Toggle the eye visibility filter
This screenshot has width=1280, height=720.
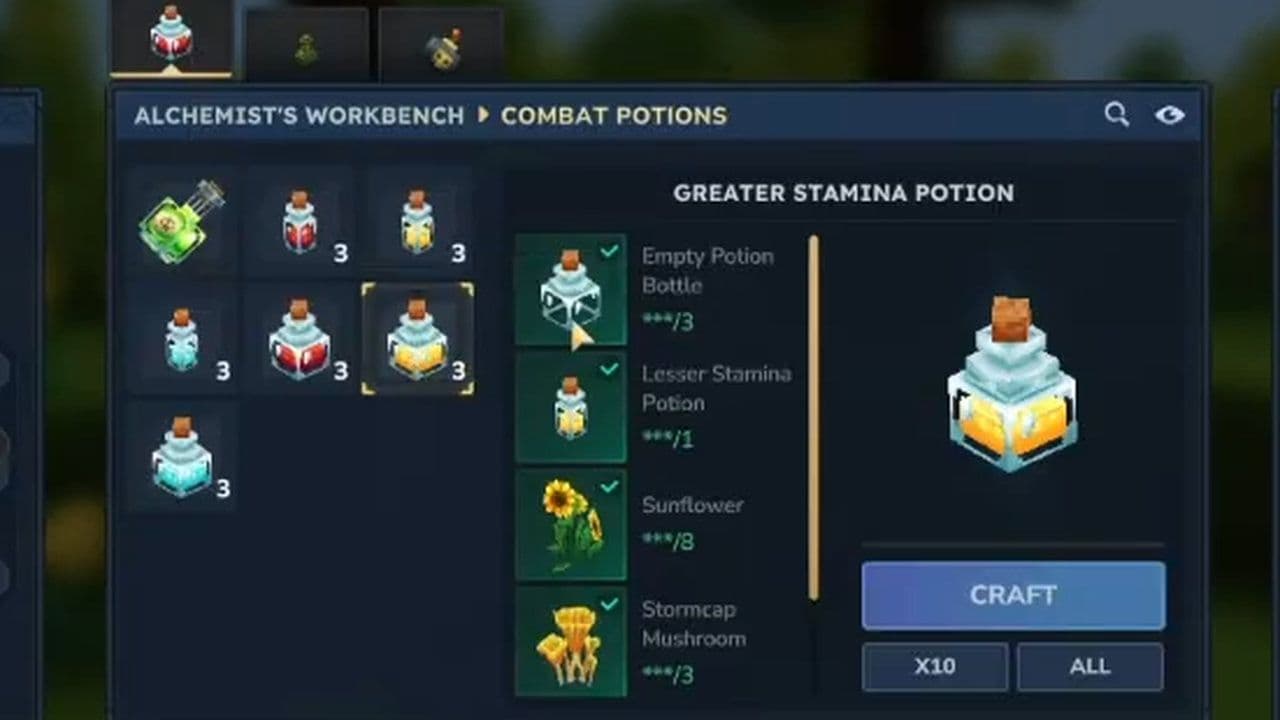(1171, 114)
